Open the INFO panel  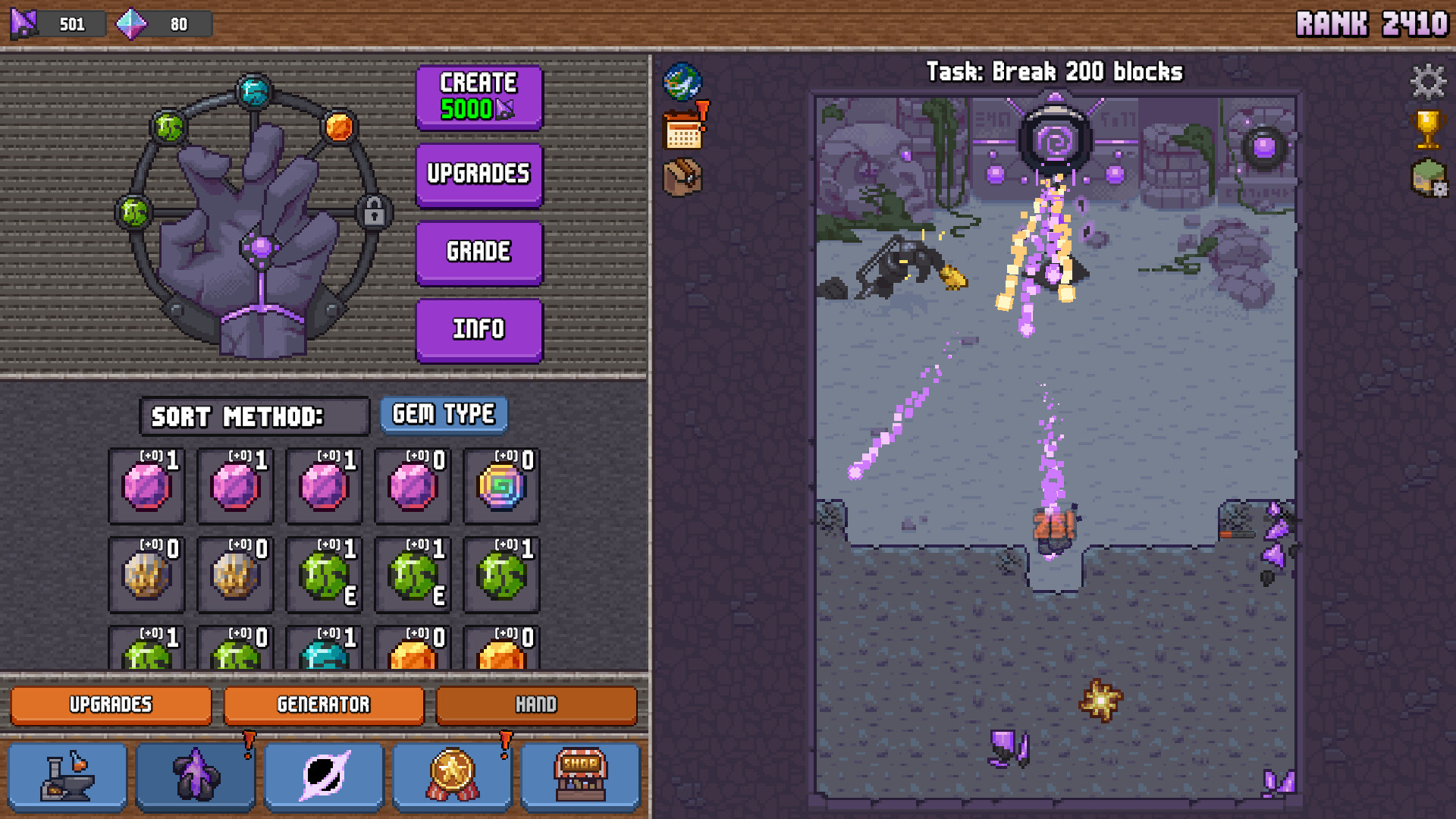[479, 329]
